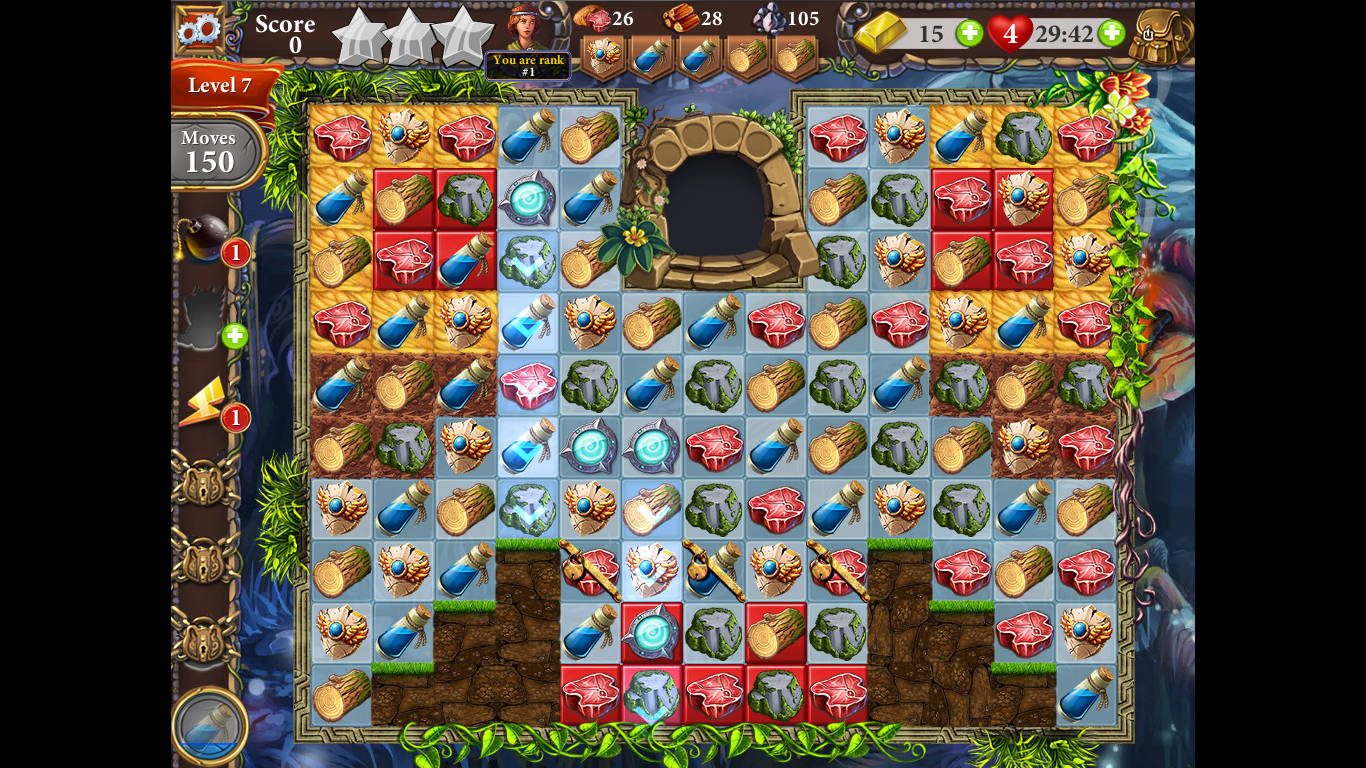Click the Level 7 banner
Image resolution: width=1366 pixels, height=768 pixels.
coord(222,87)
